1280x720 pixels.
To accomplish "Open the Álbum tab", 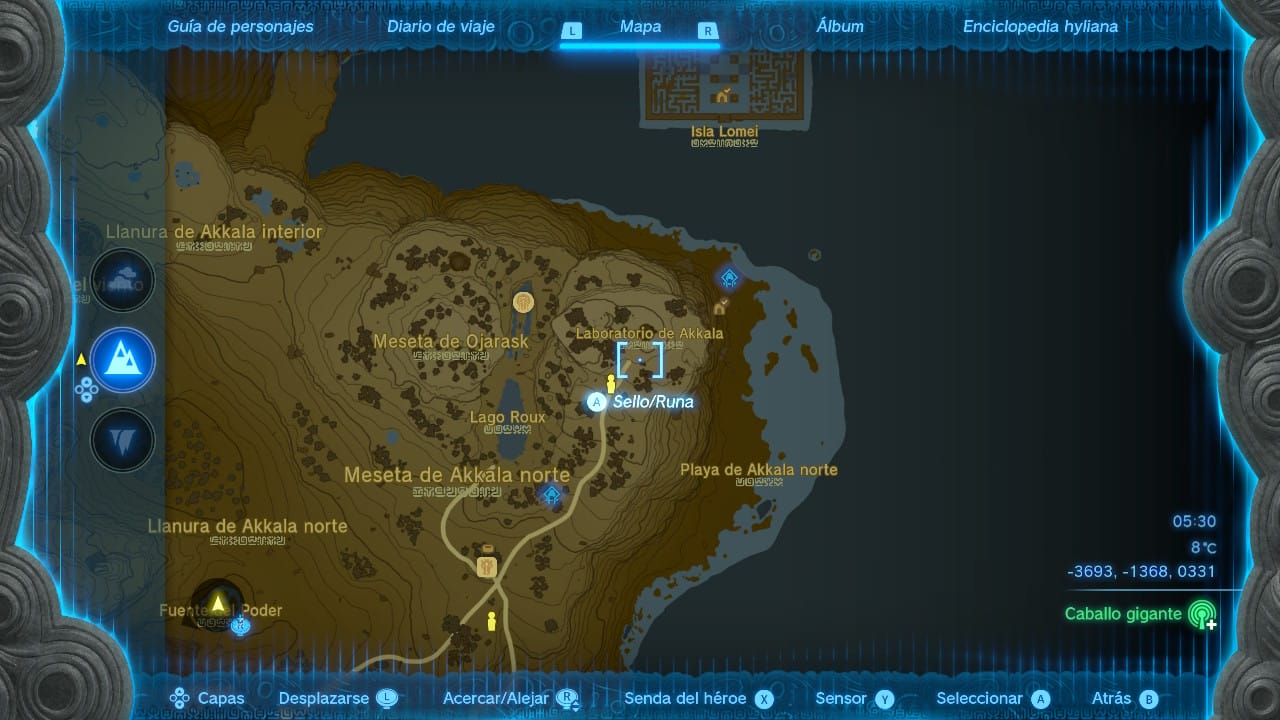I will click(840, 27).
